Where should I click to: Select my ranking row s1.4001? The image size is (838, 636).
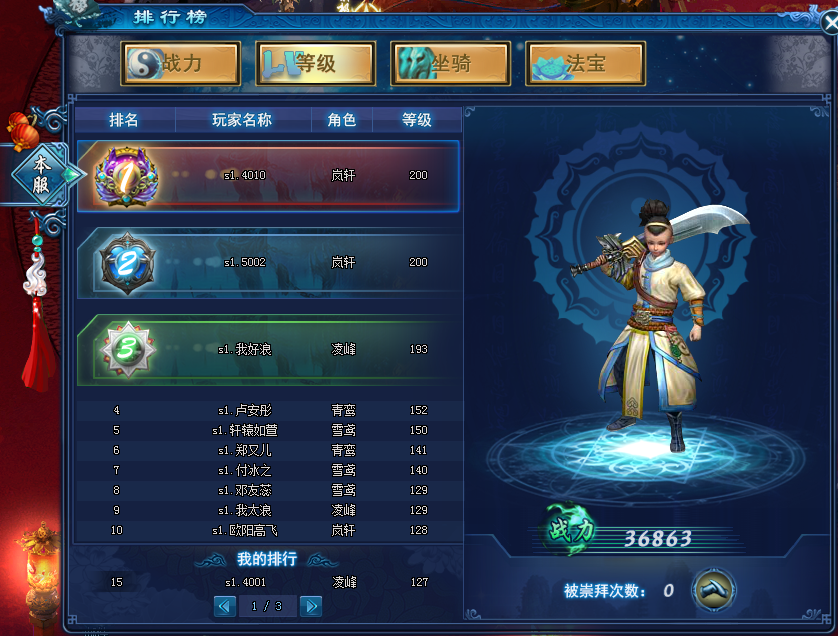click(x=268, y=583)
